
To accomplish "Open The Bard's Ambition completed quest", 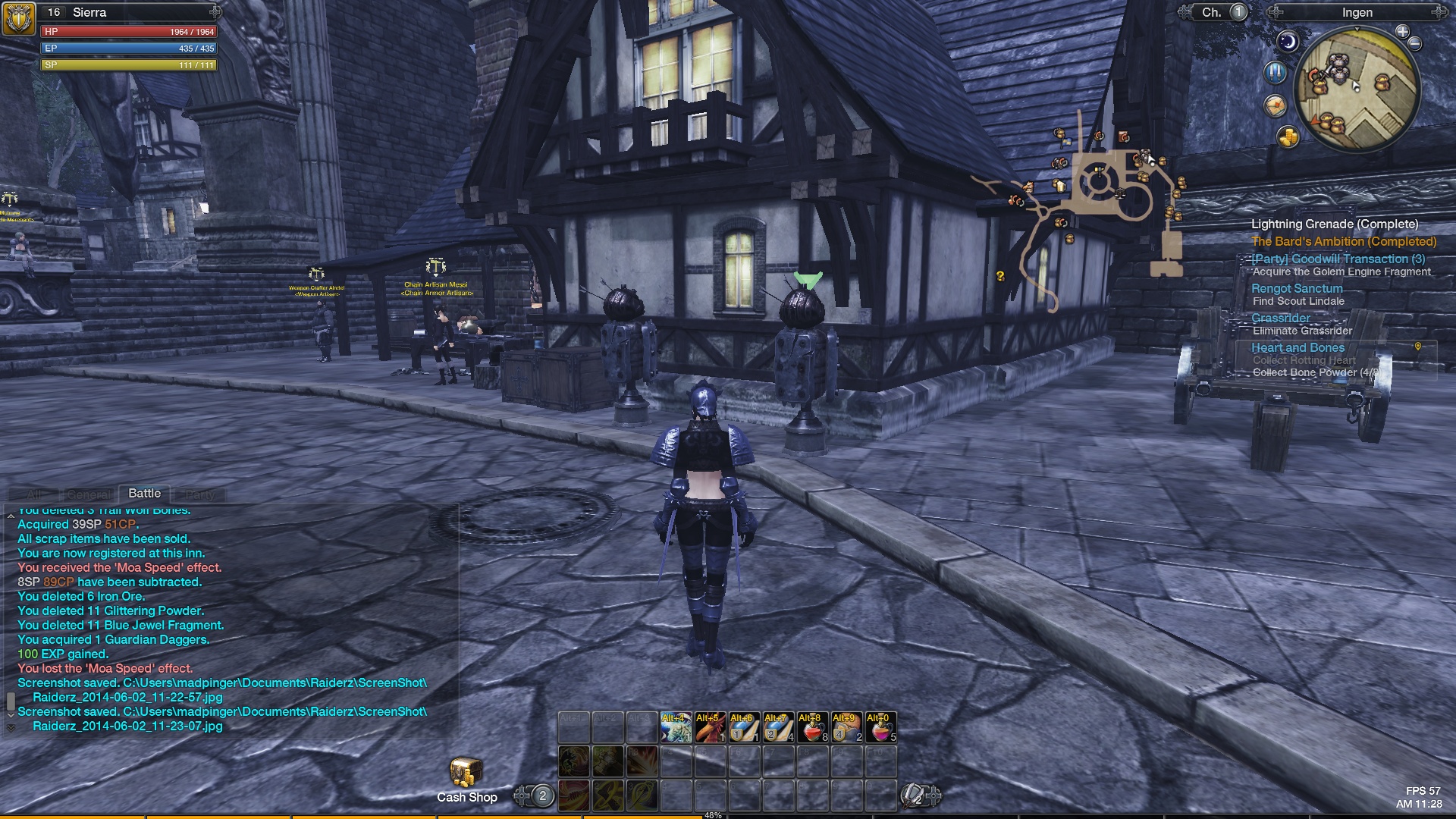I will pos(1344,241).
